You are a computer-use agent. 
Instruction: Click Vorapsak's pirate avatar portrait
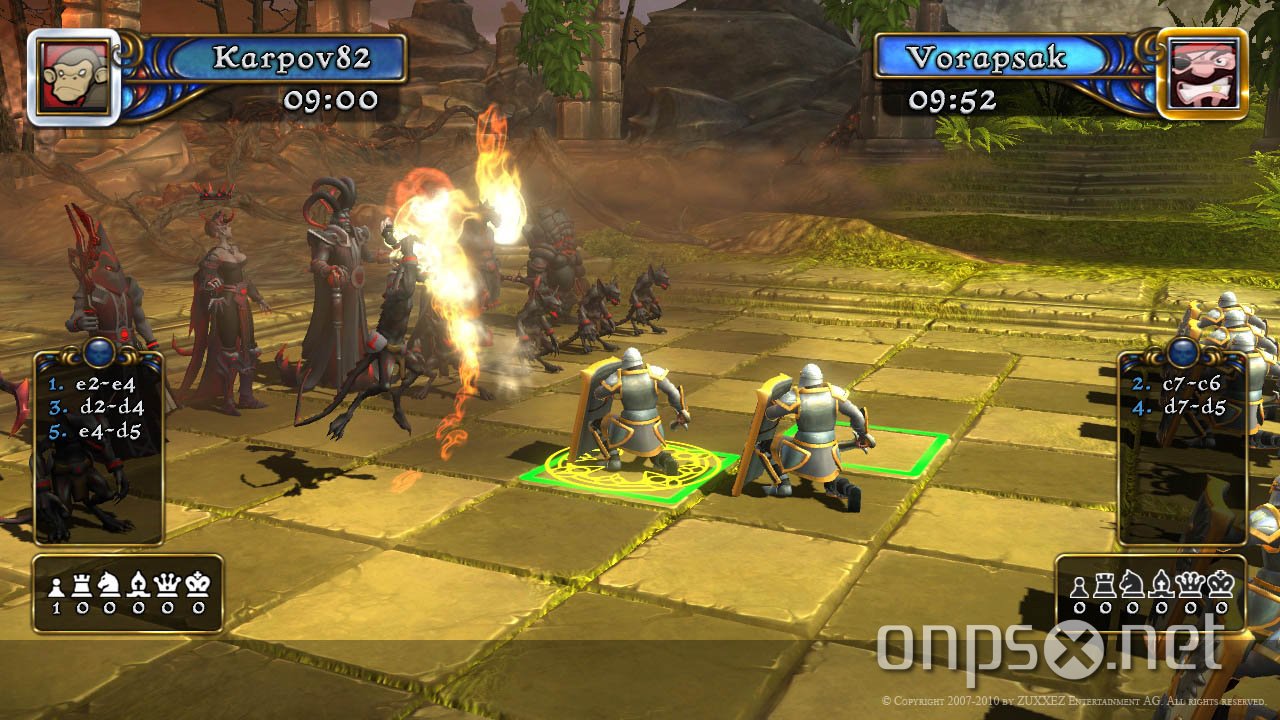click(1204, 72)
